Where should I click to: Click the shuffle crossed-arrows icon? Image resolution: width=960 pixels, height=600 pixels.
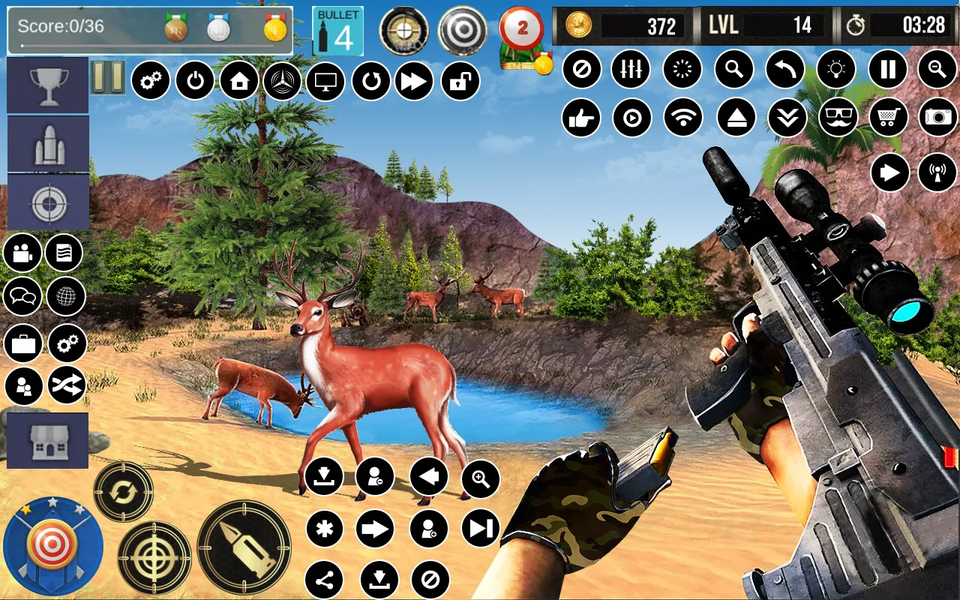[67, 385]
